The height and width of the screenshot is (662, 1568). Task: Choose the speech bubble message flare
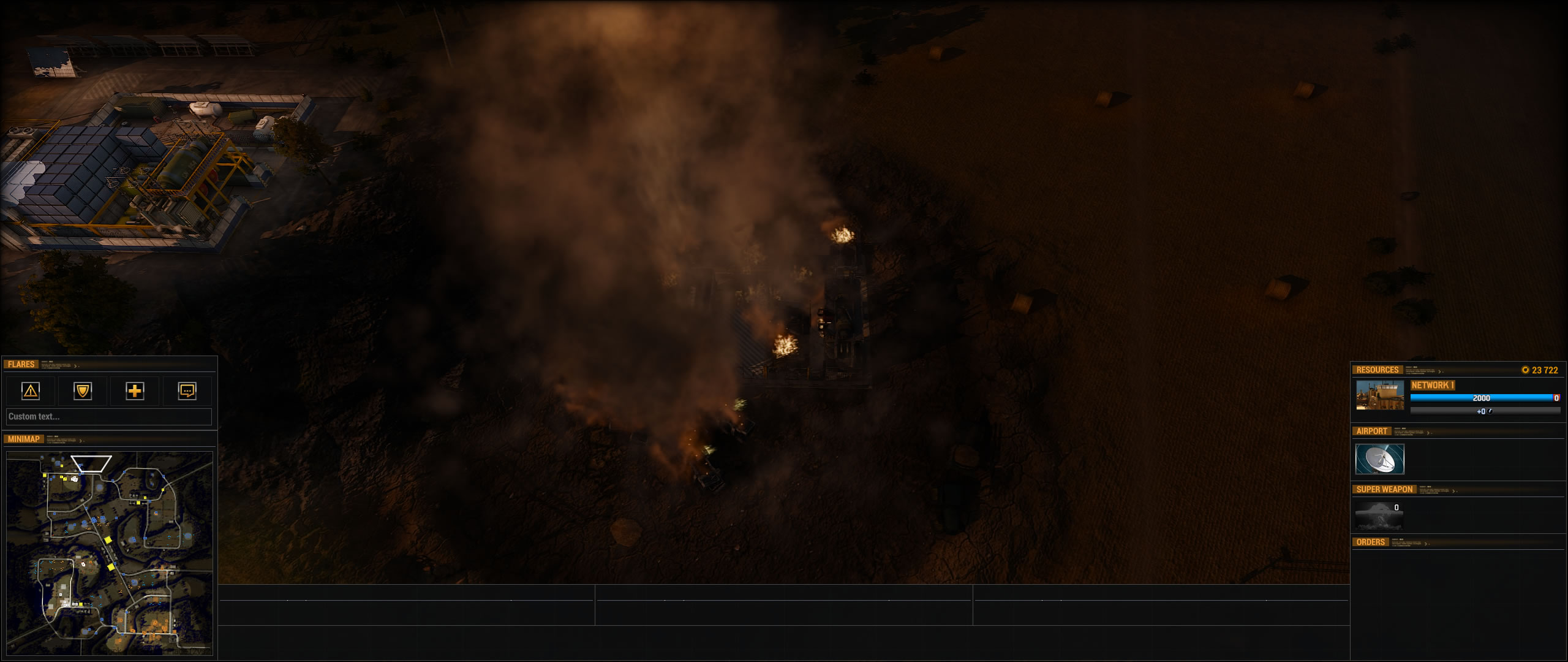[187, 391]
